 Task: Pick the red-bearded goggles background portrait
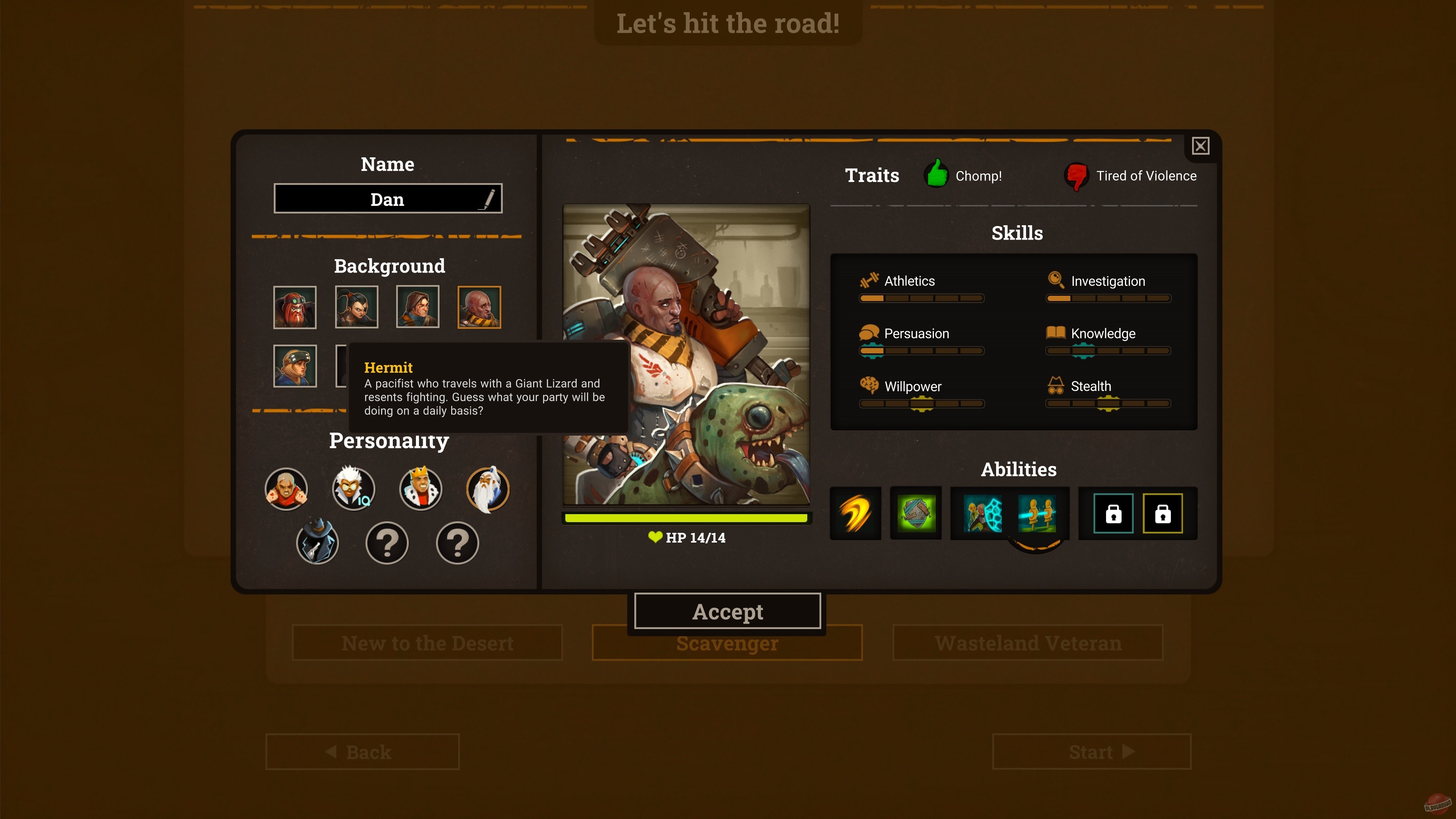(x=295, y=307)
